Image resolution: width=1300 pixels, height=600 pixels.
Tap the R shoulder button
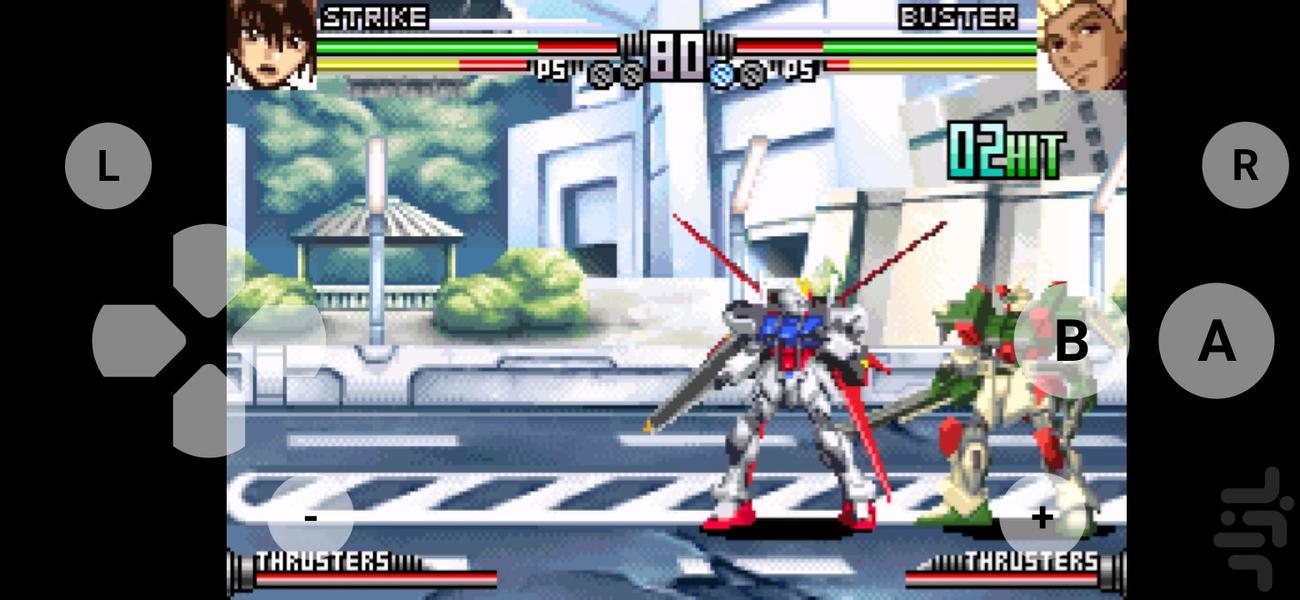click(1244, 166)
